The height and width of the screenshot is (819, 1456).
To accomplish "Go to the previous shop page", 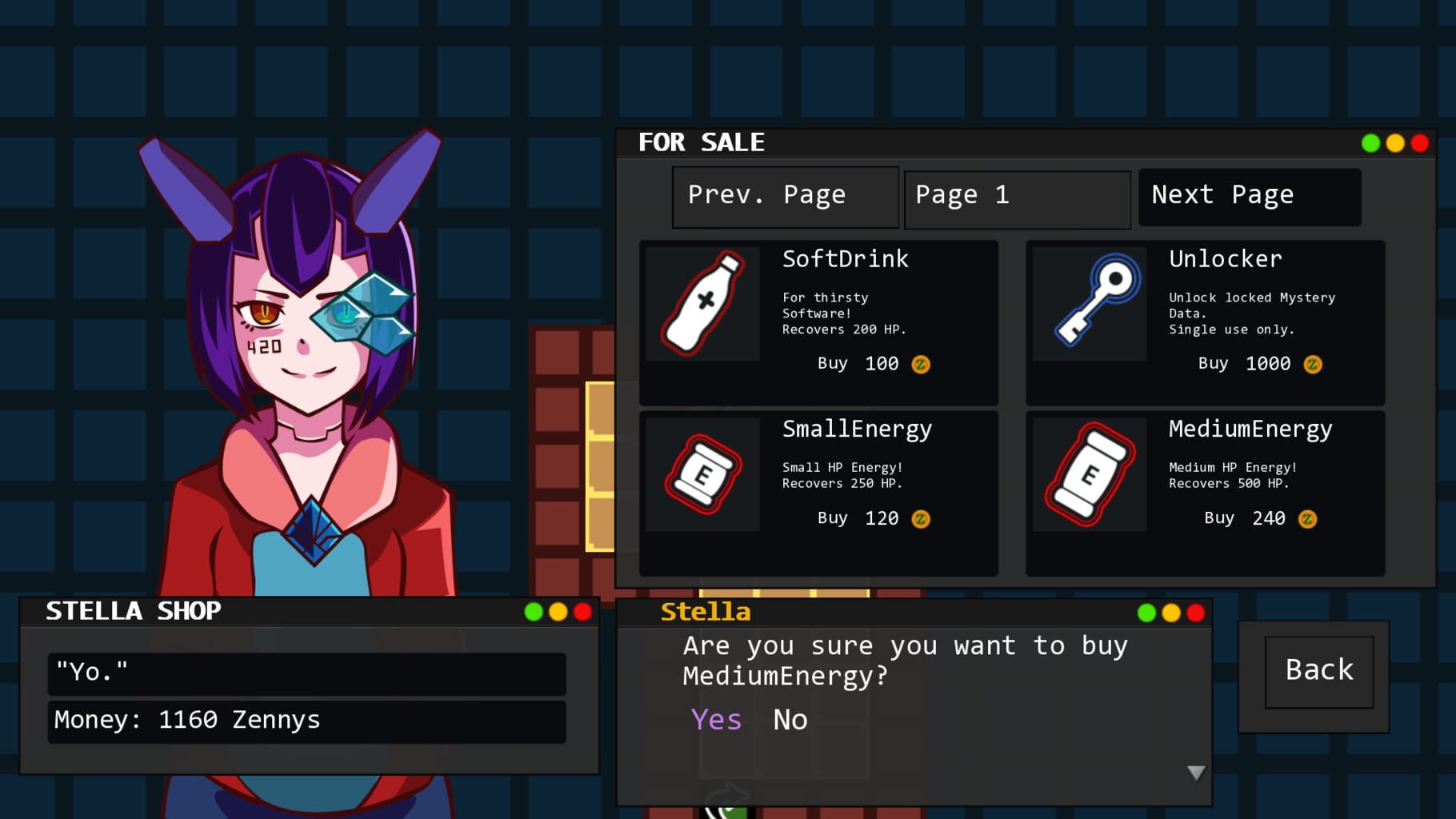I will point(785,195).
